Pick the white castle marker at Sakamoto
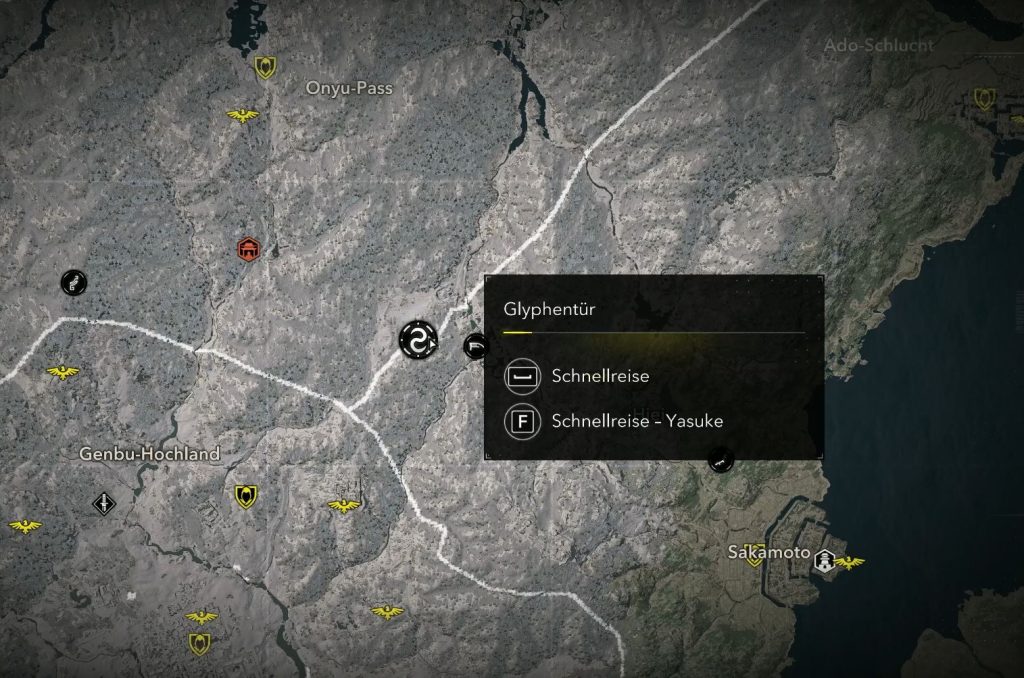Image resolution: width=1024 pixels, height=678 pixels. (824, 561)
